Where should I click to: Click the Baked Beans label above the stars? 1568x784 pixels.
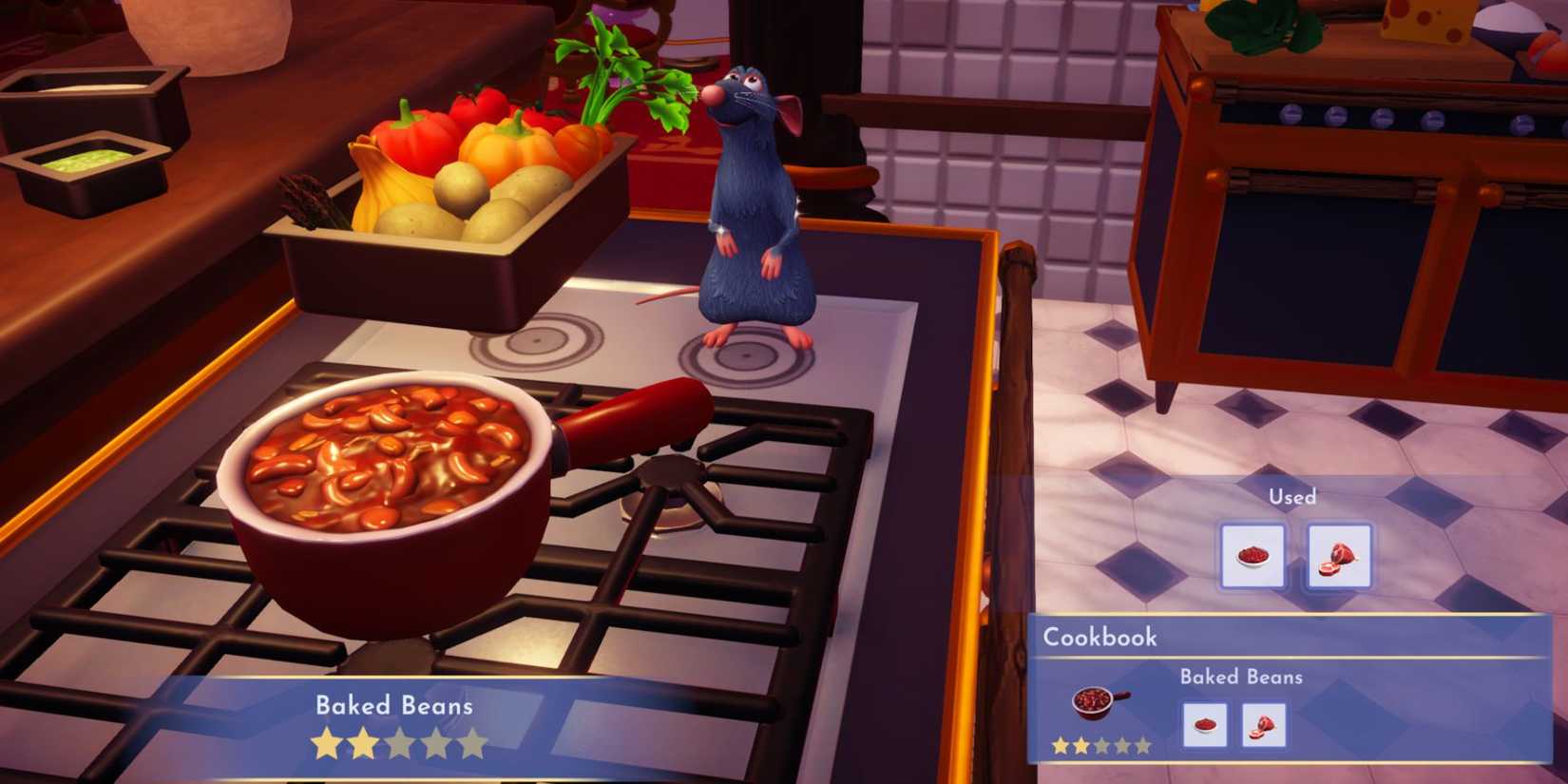[393, 705]
